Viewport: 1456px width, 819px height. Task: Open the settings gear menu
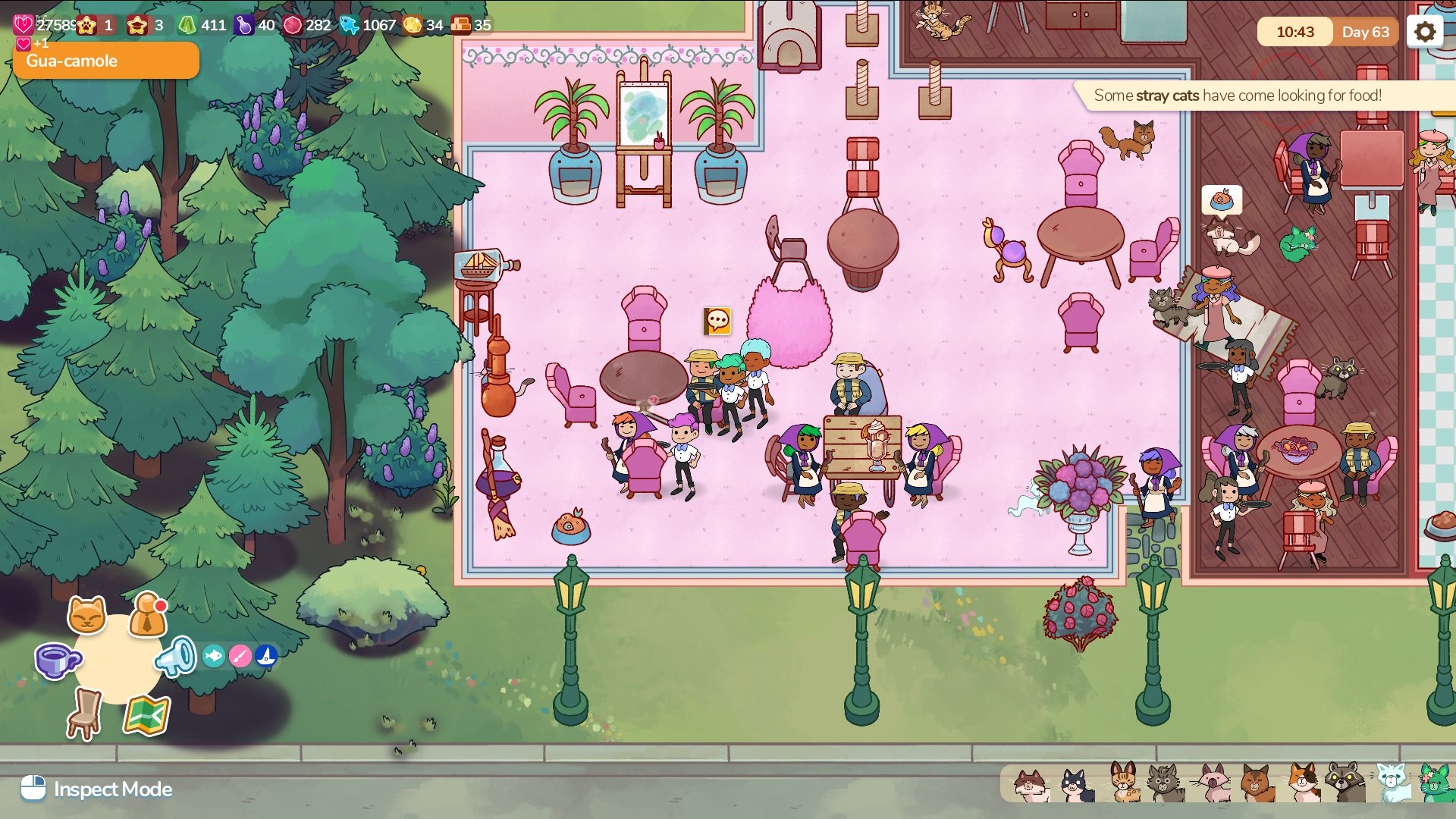(1425, 32)
